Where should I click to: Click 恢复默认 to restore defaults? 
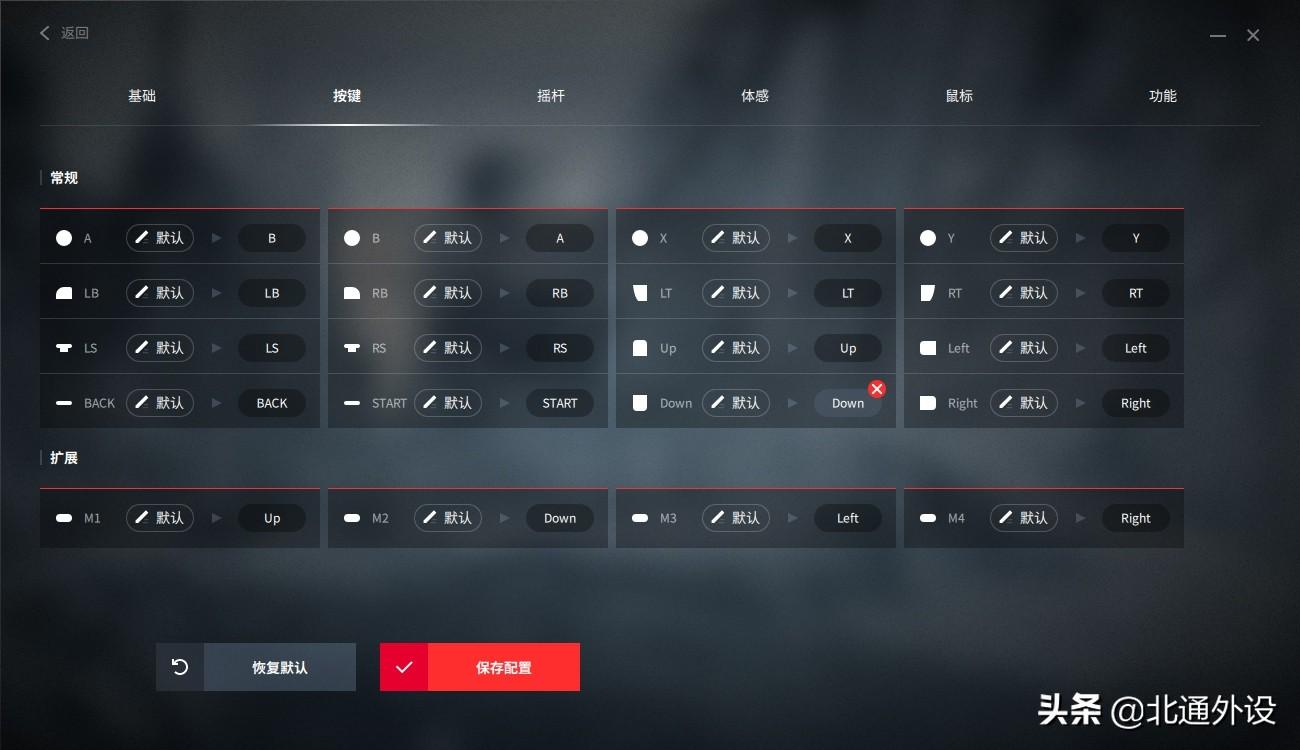280,667
